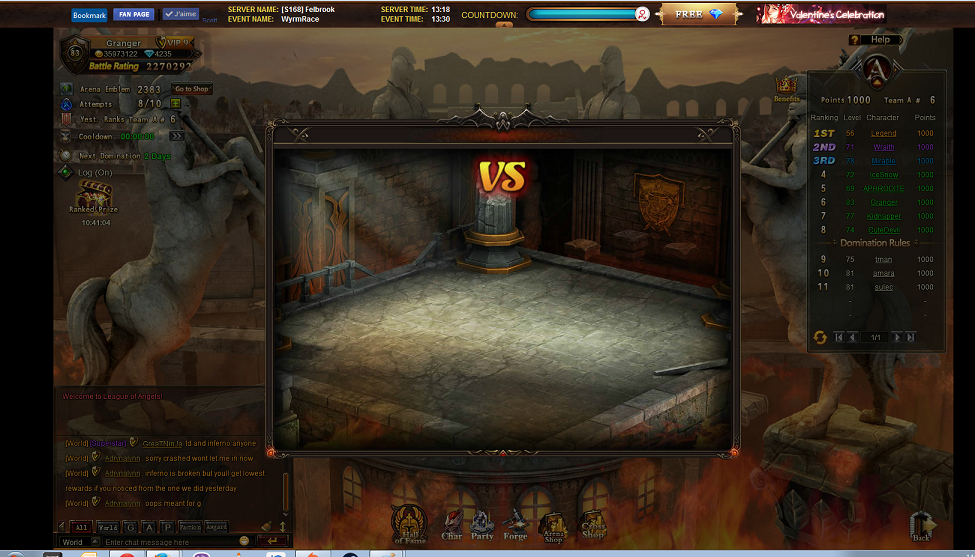Viewport: 975px width, 557px height.
Task: Show the Domination Rules
Action: click(x=875, y=243)
